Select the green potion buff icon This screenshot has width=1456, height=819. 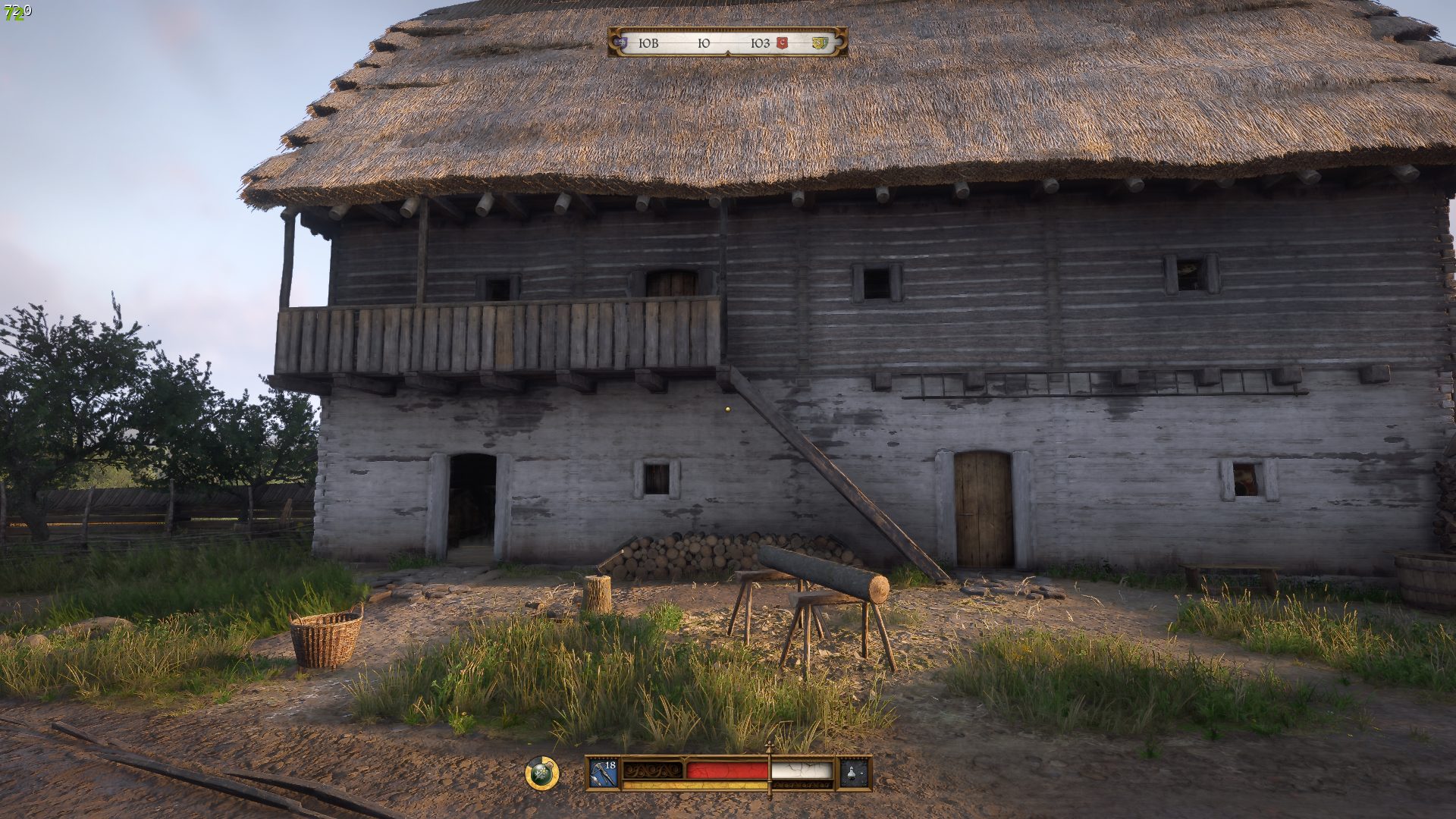pyautogui.click(x=541, y=773)
